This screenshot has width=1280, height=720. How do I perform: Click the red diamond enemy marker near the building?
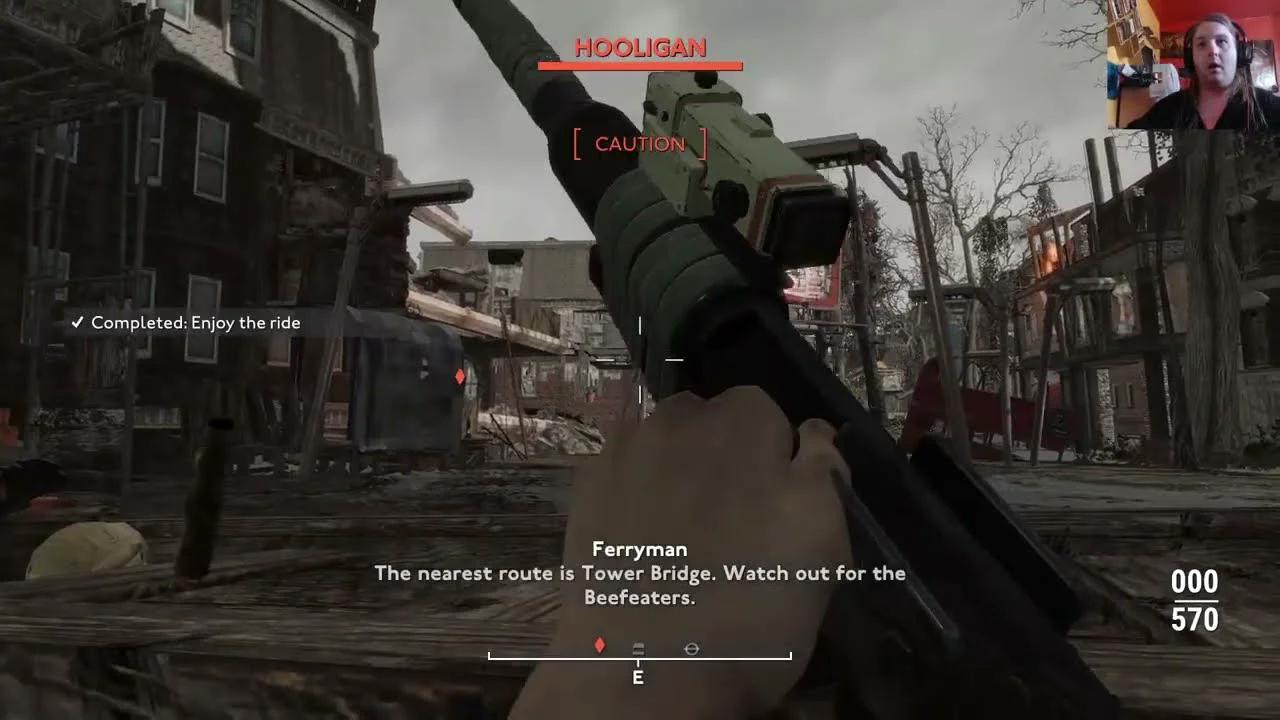(459, 376)
